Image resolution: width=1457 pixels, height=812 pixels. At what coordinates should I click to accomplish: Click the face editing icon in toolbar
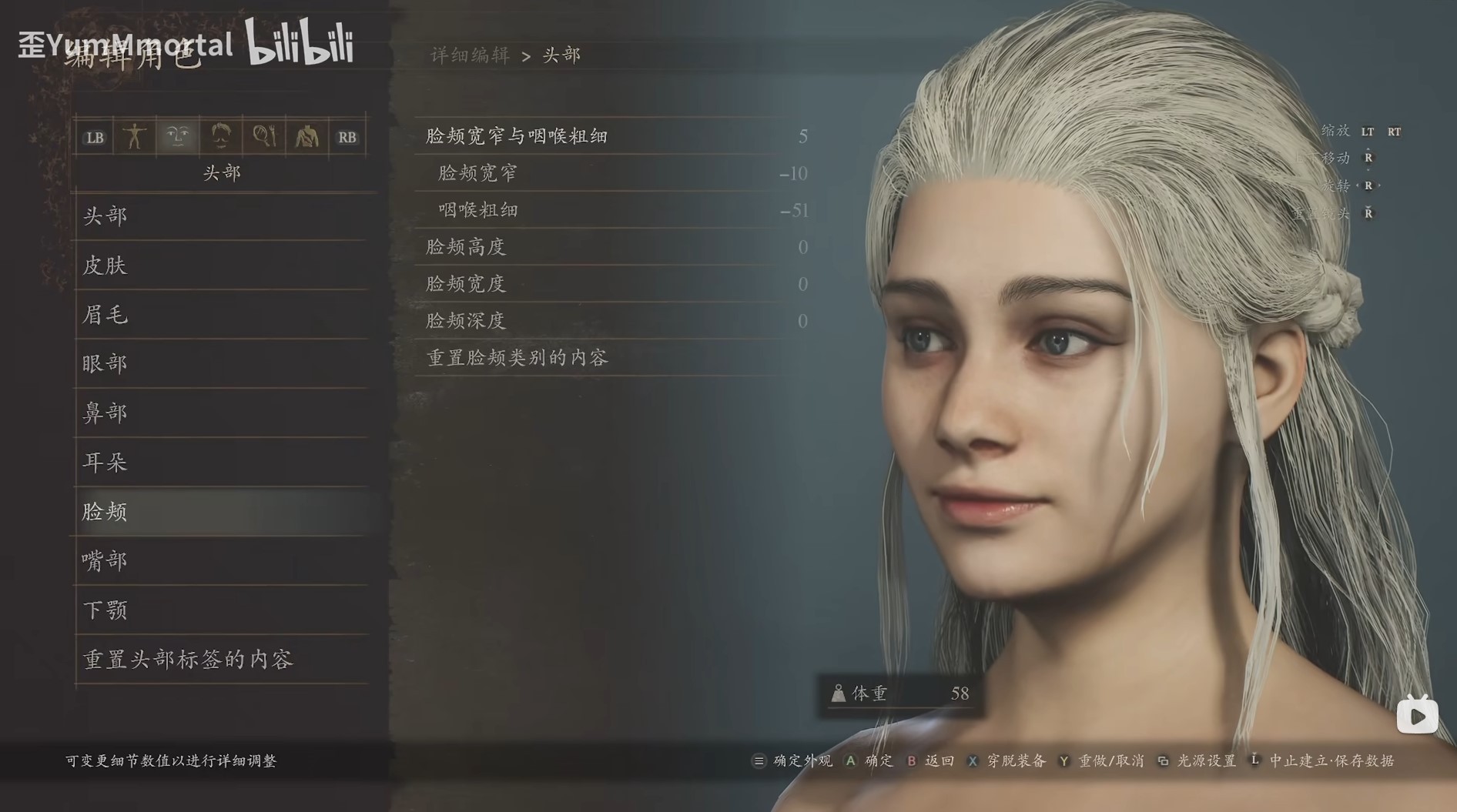click(x=178, y=137)
